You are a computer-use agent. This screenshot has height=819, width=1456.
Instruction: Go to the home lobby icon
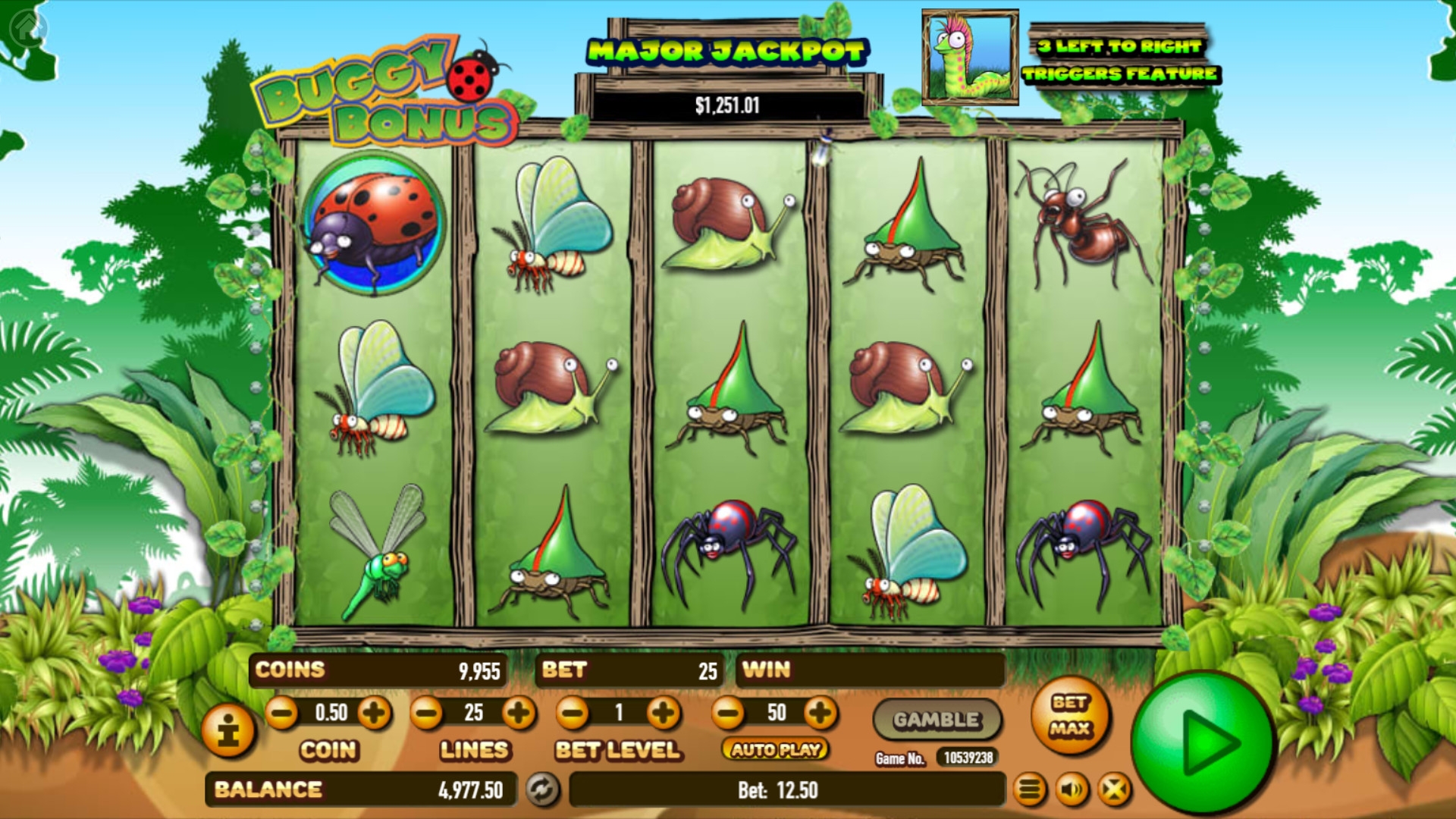click(x=28, y=28)
